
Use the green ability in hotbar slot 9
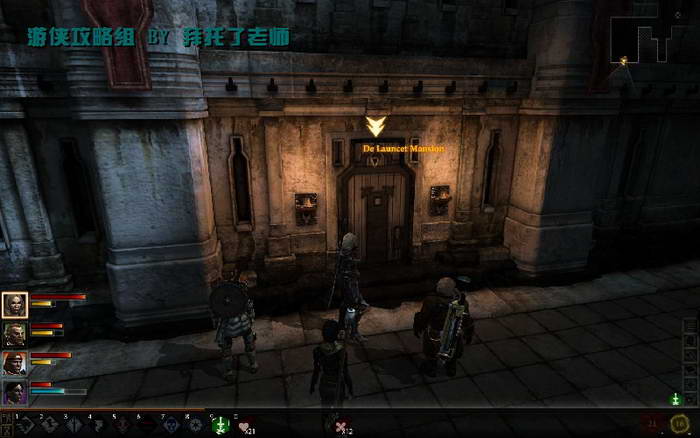[x=222, y=425]
